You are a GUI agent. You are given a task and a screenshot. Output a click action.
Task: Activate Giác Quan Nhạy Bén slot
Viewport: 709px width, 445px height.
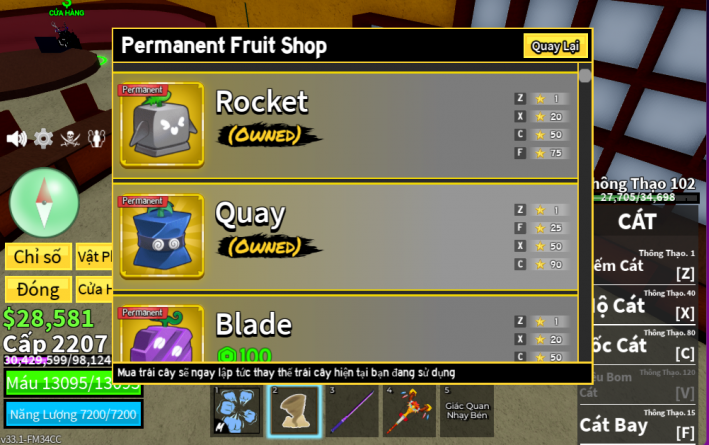[x=466, y=412]
